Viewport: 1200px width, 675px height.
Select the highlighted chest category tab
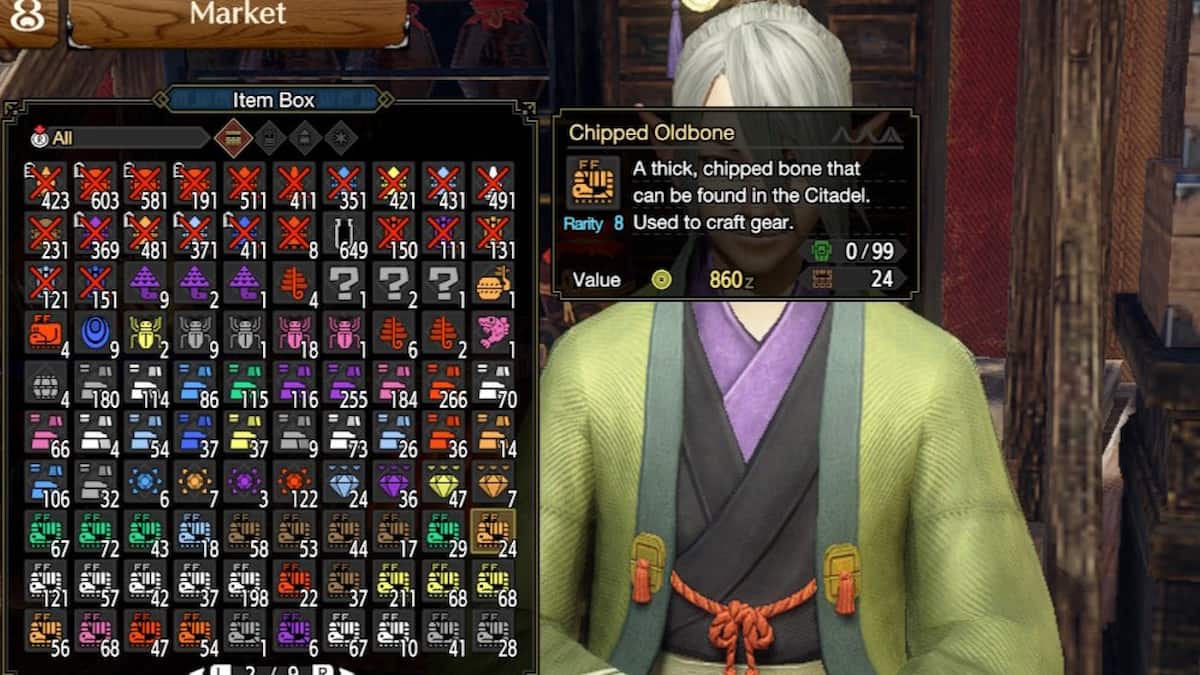click(233, 137)
